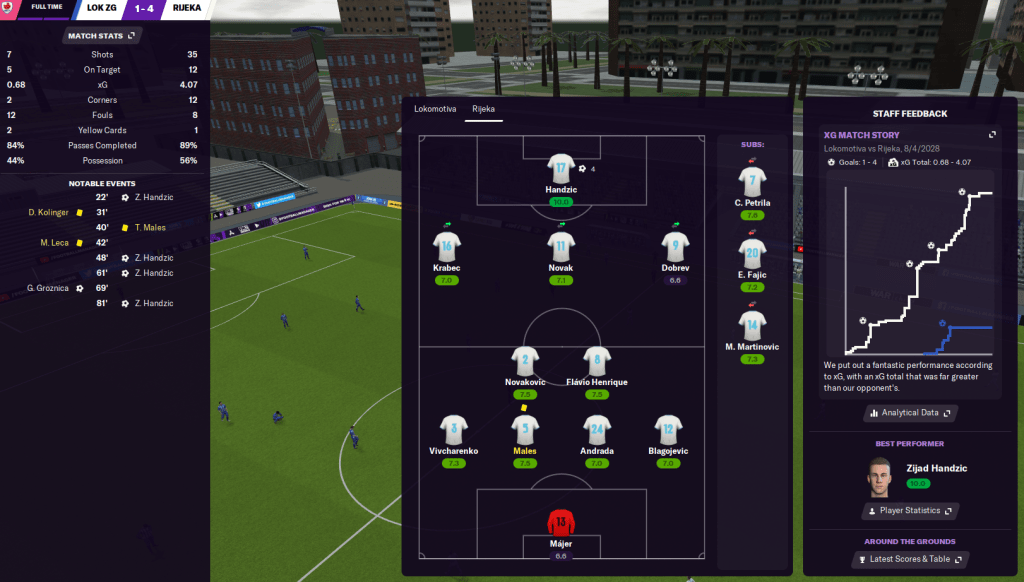
Task: Select striker Handzic's shirt
Action: [560, 170]
